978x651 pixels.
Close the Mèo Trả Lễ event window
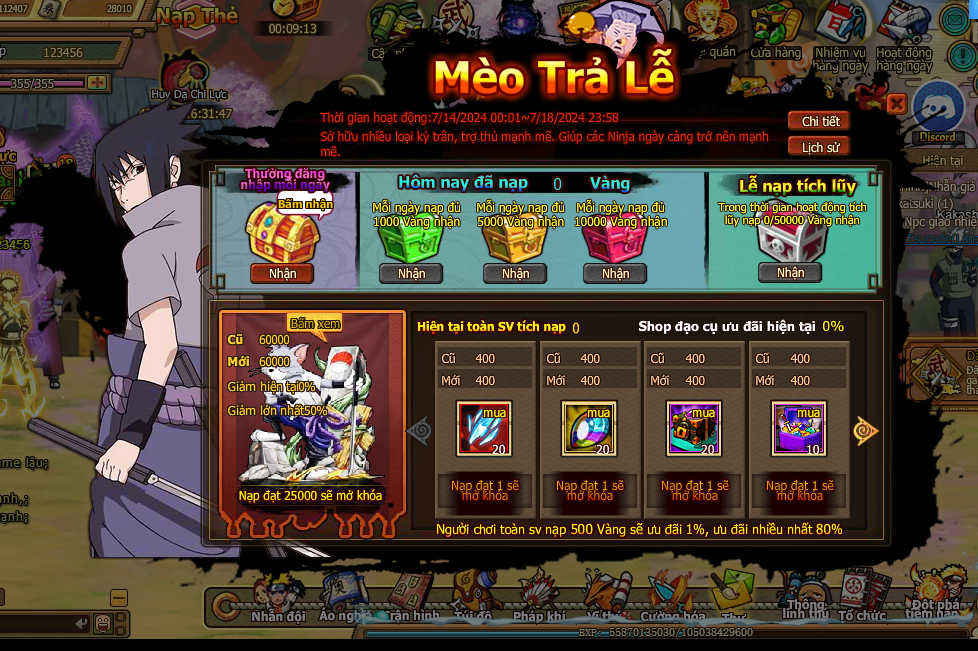[896, 103]
